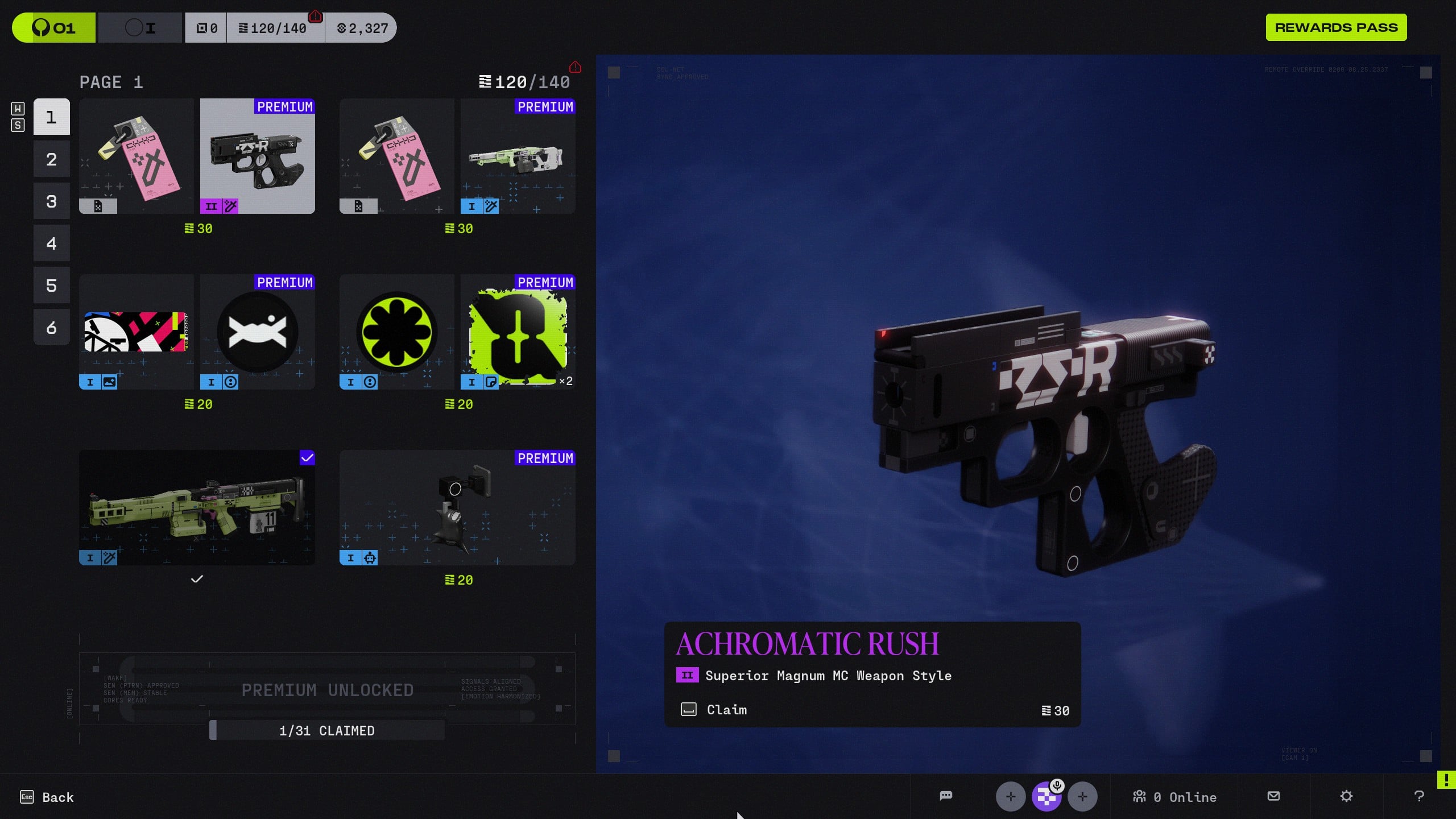Claim the Achromatic Rush weapon style
1456x819 pixels.
click(x=726, y=710)
